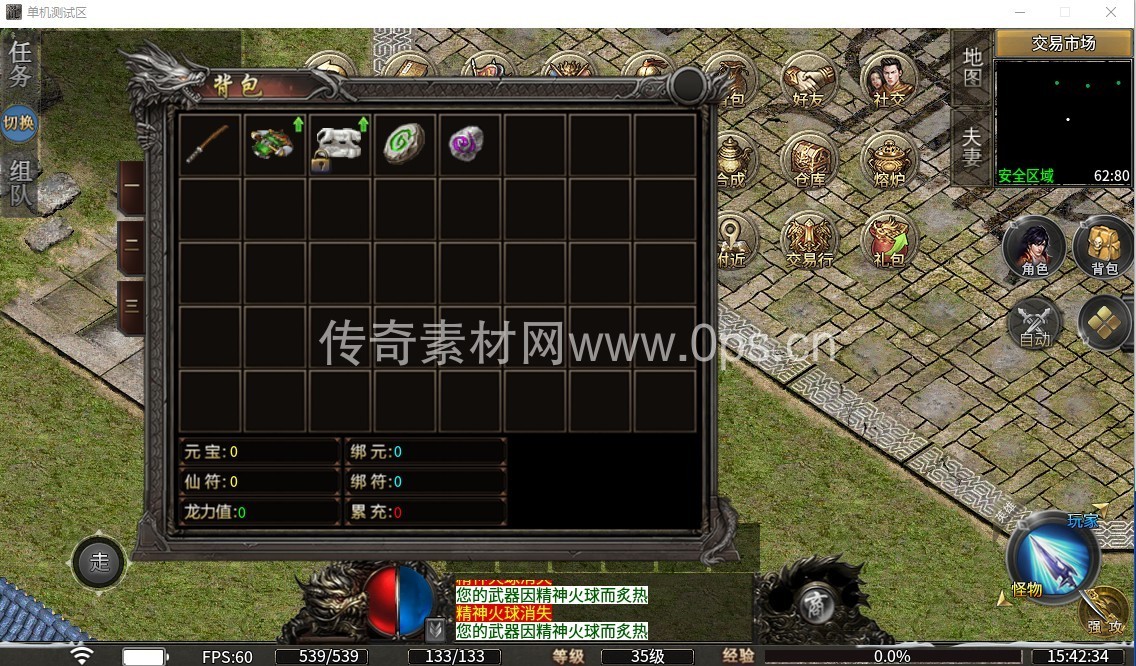Click the 切换 switch button
Image resolution: width=1136 pixels, height=666 pixels.
point(20,123)
